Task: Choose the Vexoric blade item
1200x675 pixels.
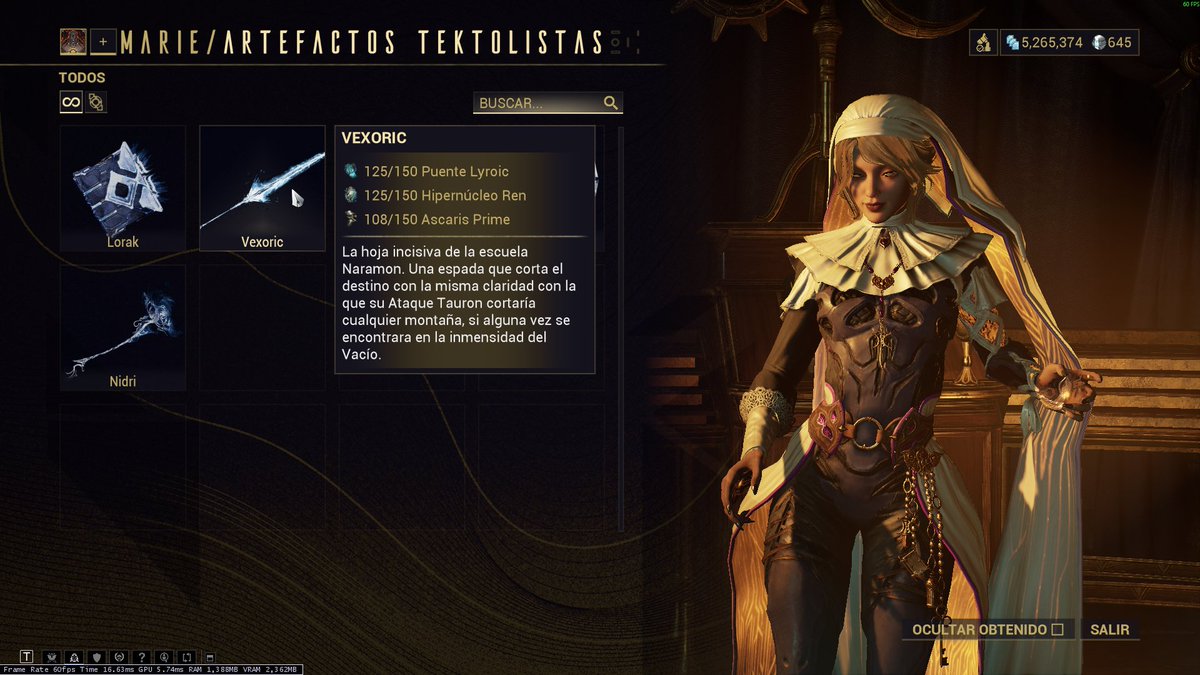Action: (x=262, y=187)
